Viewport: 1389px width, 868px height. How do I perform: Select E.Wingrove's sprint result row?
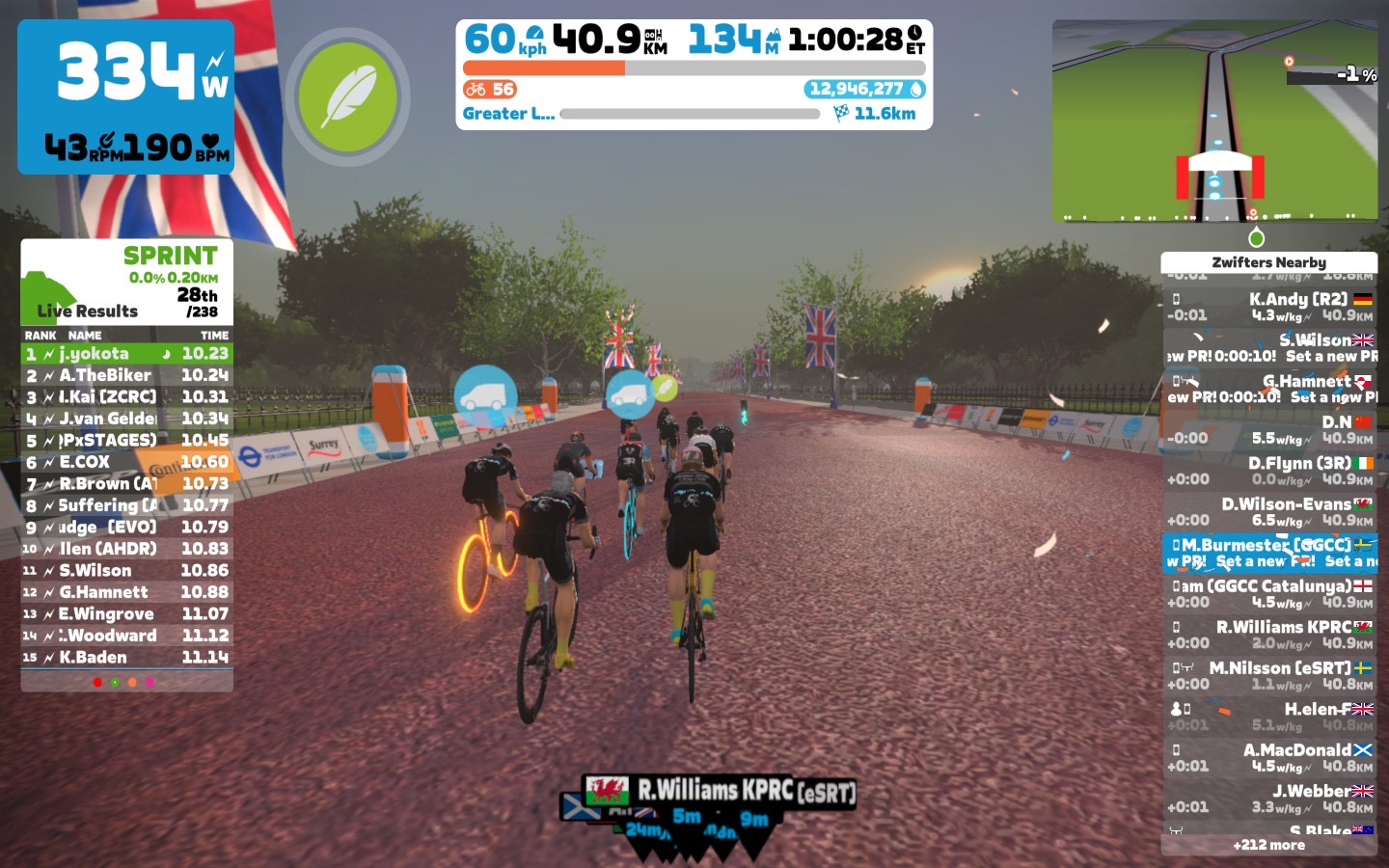coord(126,614)
